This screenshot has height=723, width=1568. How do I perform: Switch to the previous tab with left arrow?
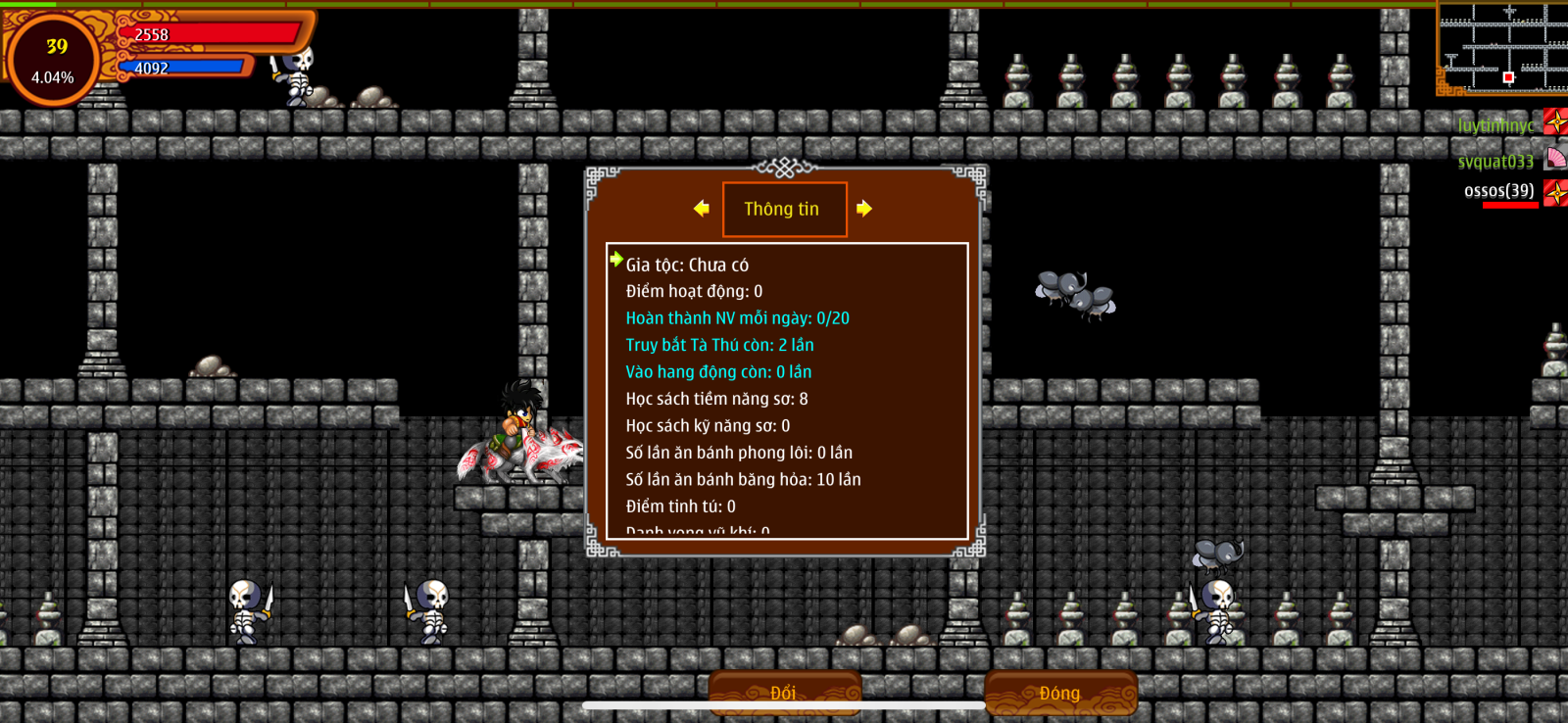[x=702, y=209]
